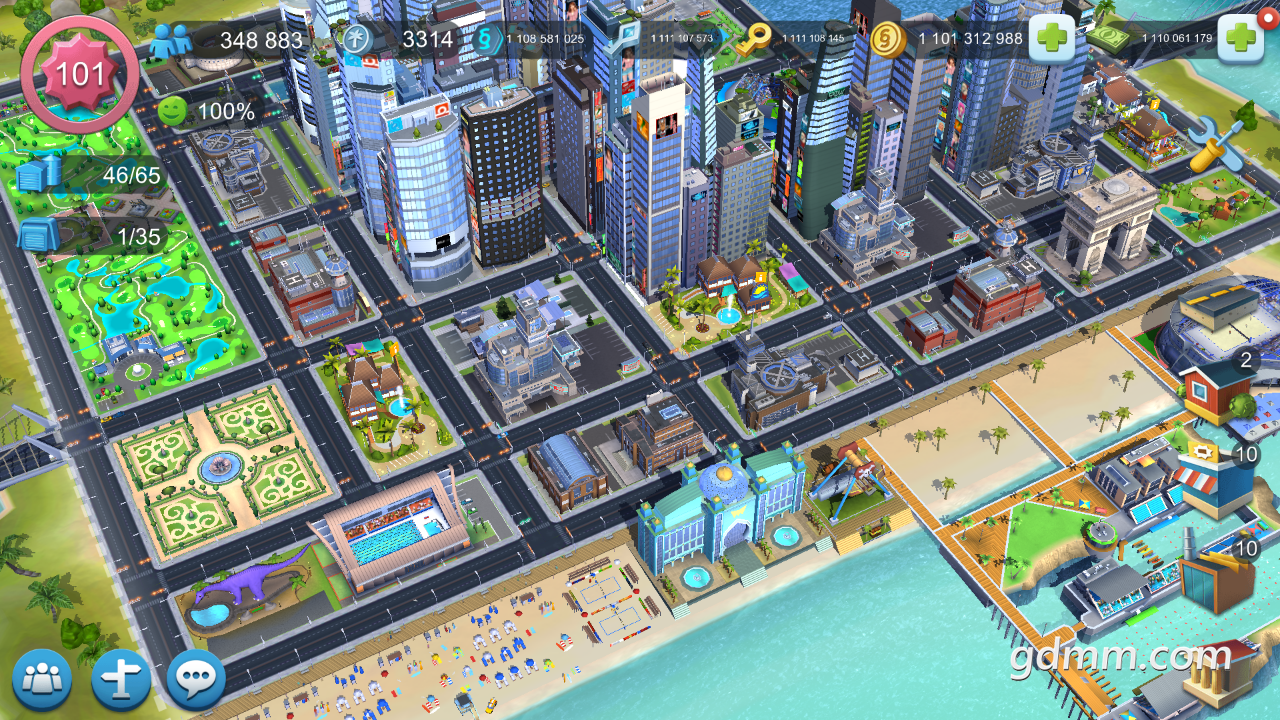This screenshot has height=720, width=1280.
Task: Open the storage showing 1/35
Action: [x=40, y=236]
